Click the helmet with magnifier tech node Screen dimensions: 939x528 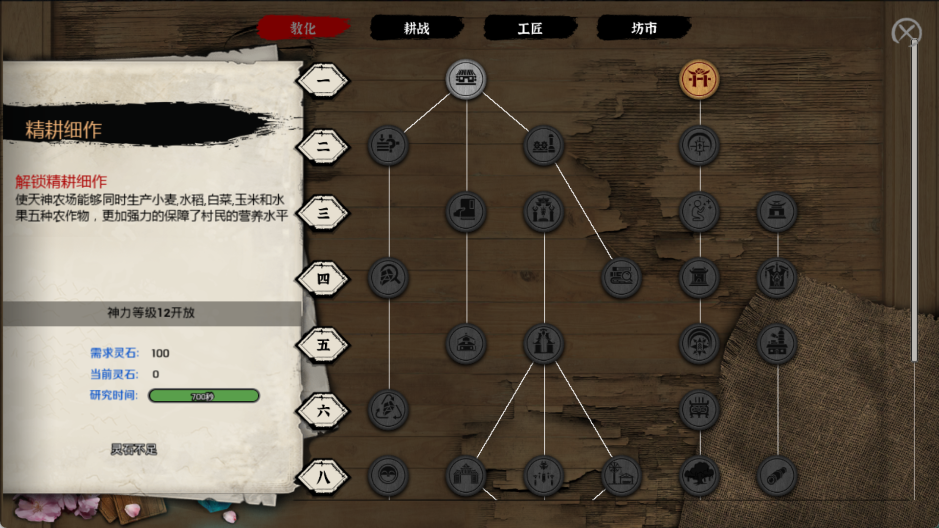point(388,277)
